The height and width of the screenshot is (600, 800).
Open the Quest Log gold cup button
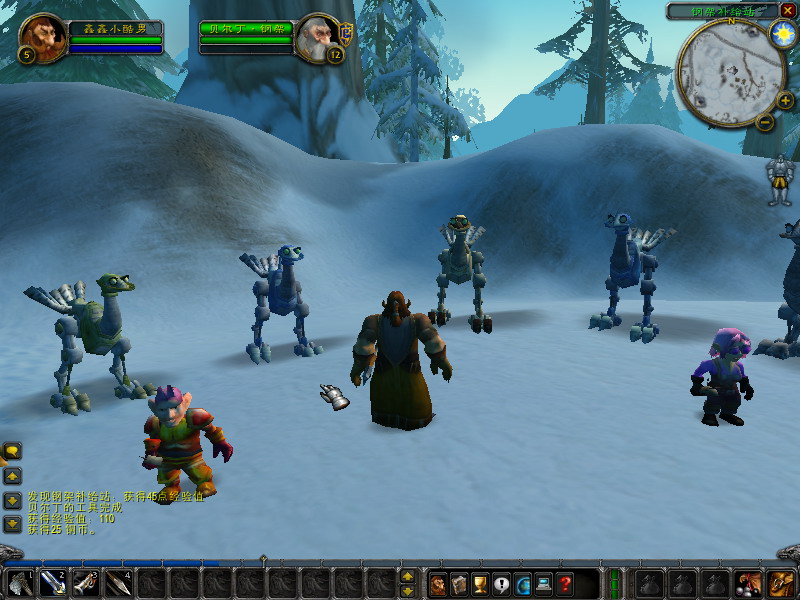coord(480,584)
